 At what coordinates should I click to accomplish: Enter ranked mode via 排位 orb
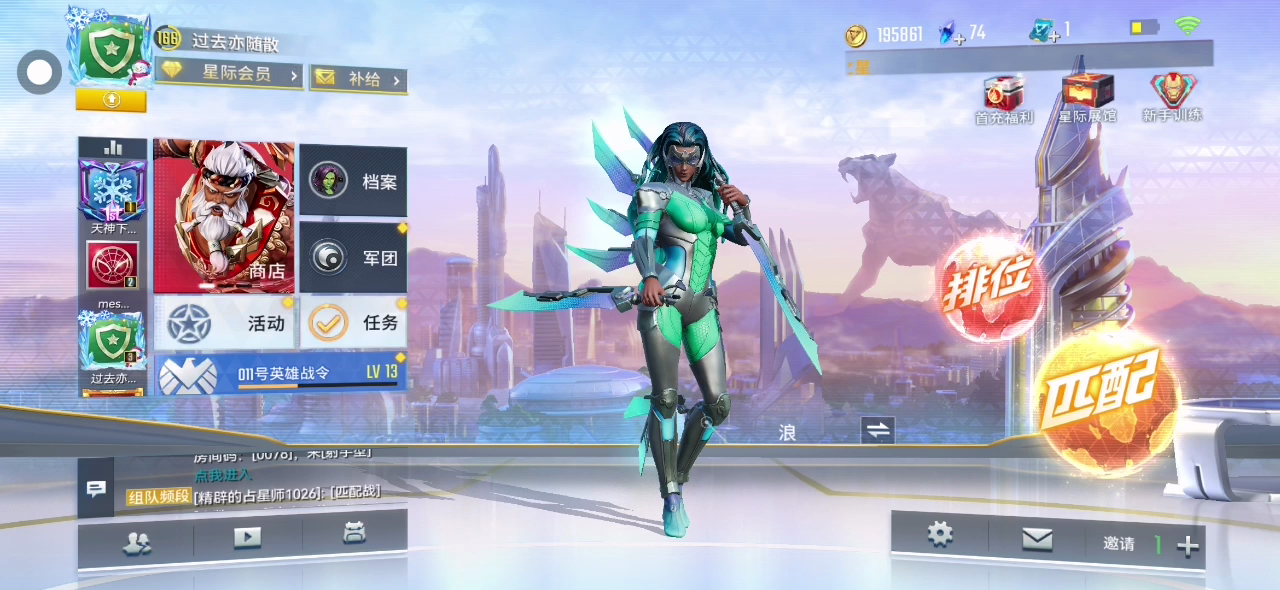pyautogui.click(x=990, y=289)
